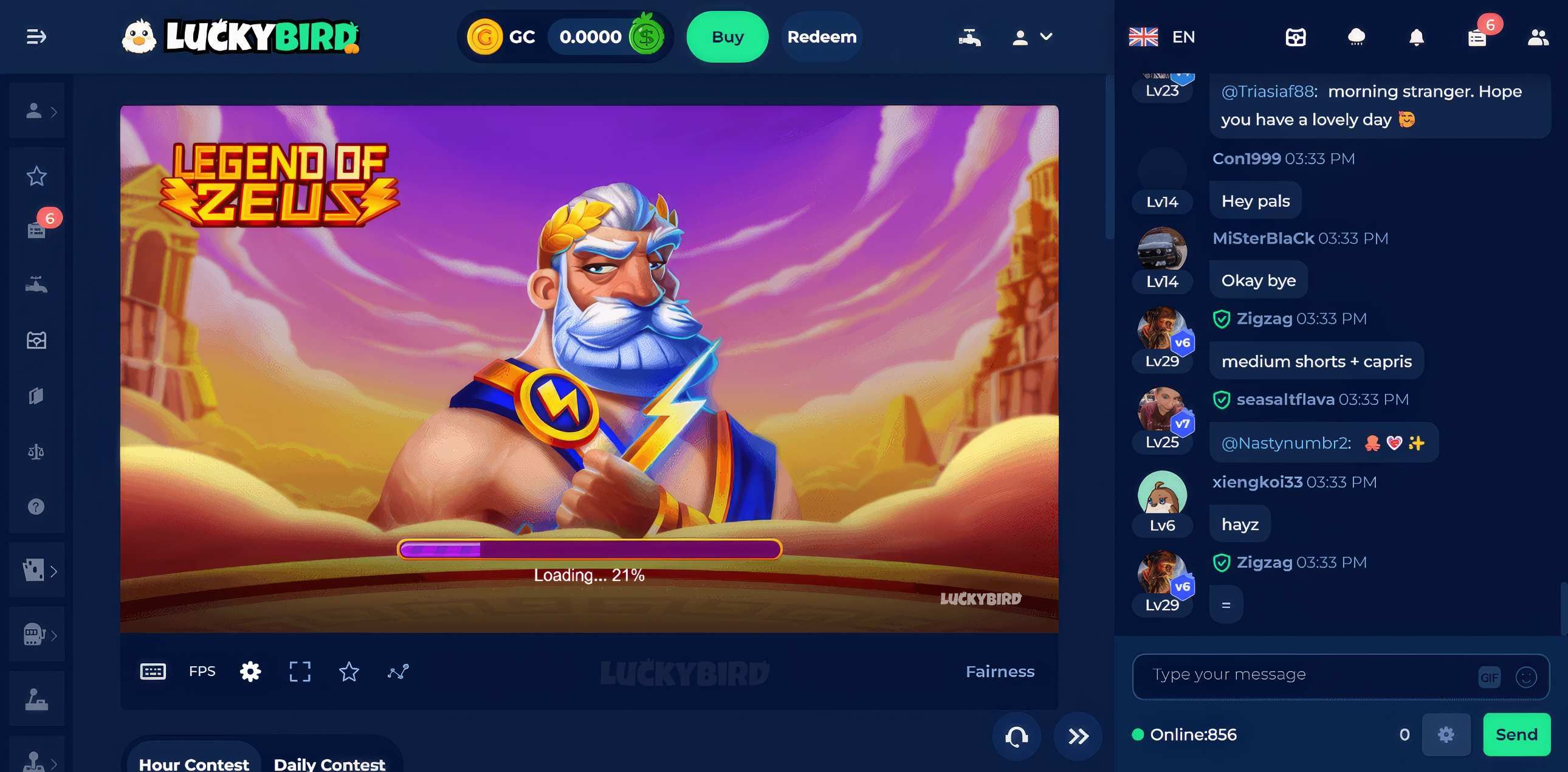
Task: Open the fairness scales icon in sidebar
Action: click(x=36, y=450)
